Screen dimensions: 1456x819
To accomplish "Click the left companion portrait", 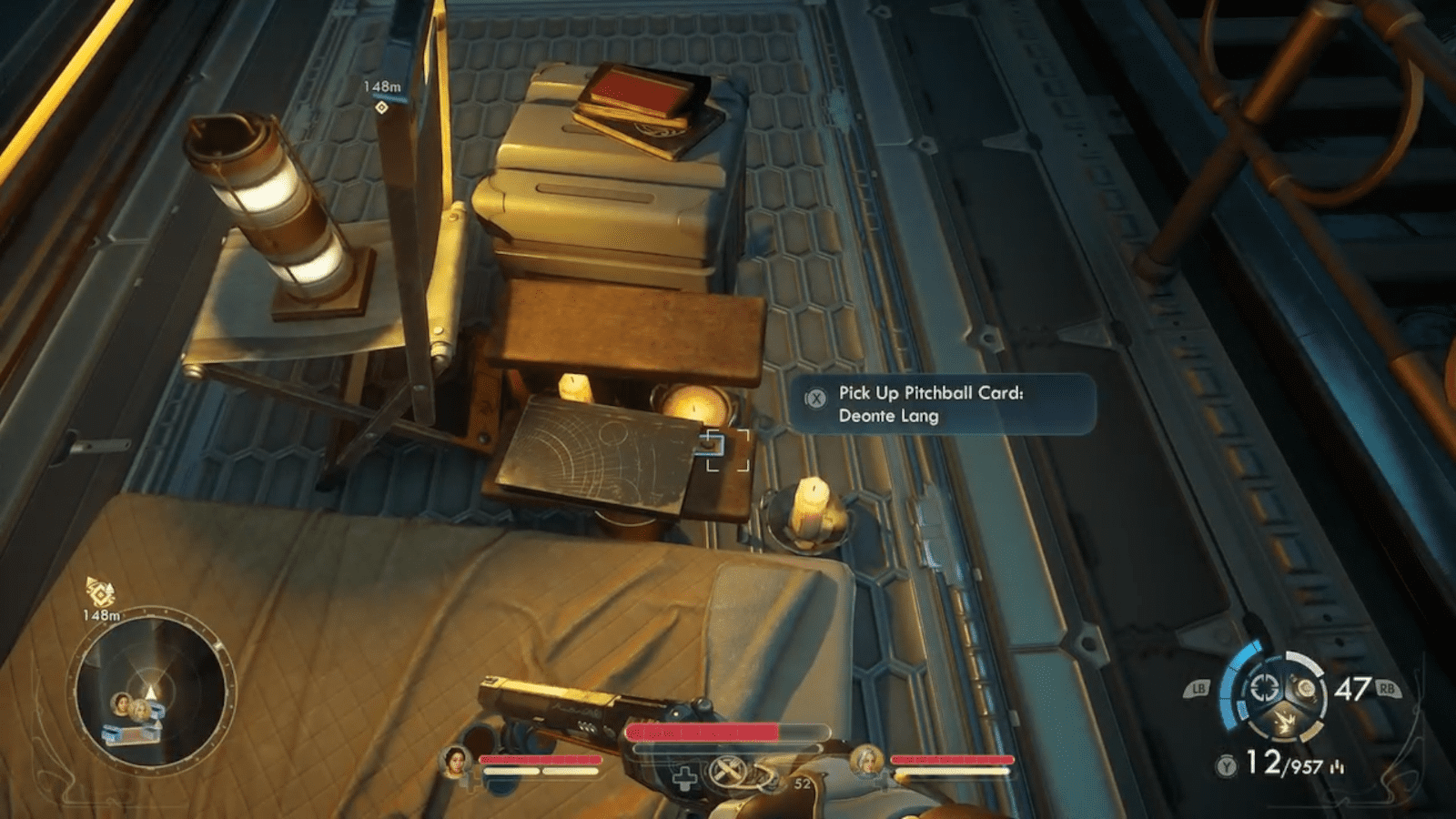I will click(456, 763).
